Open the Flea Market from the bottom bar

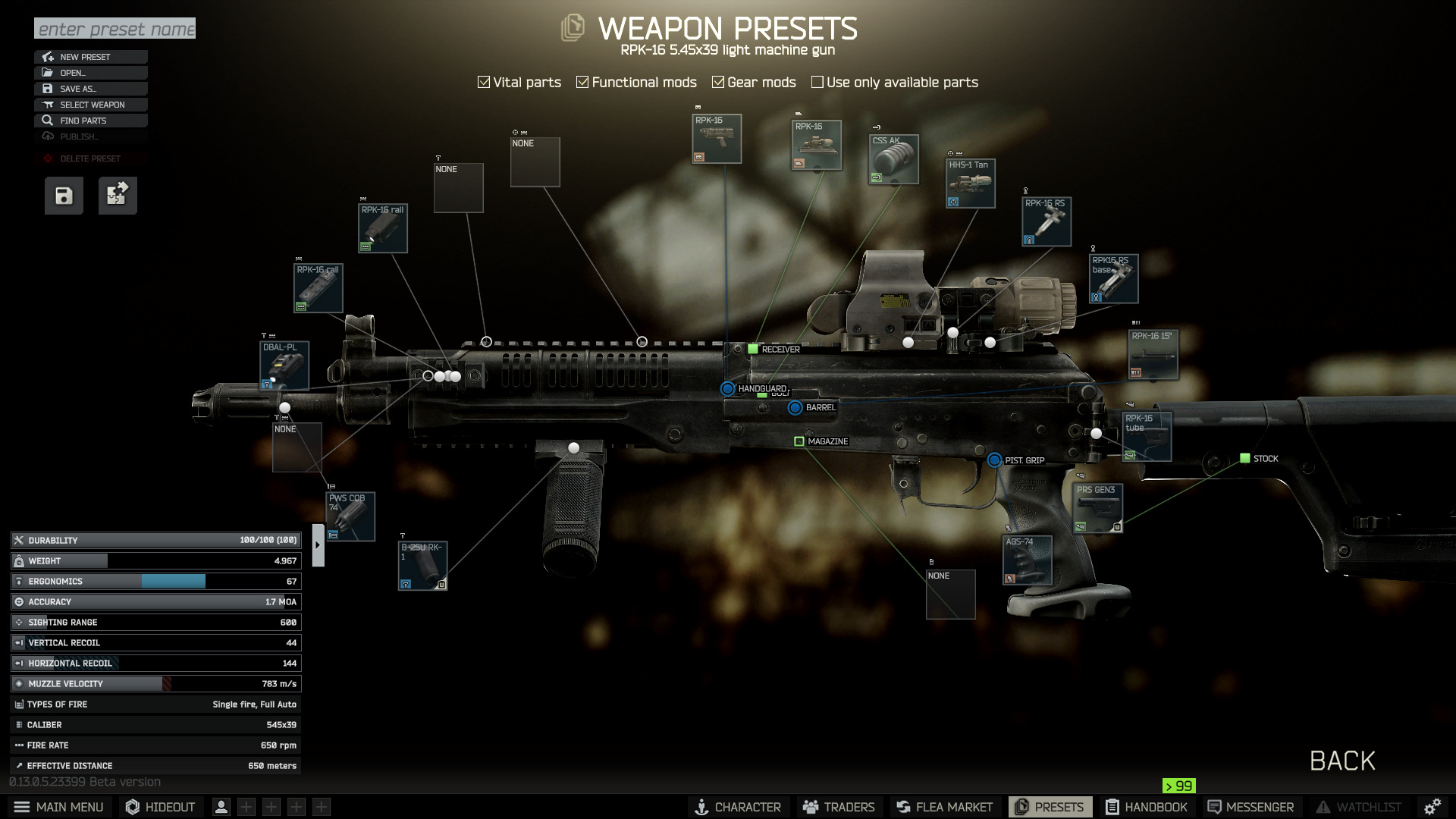click(x=943, y=807)
